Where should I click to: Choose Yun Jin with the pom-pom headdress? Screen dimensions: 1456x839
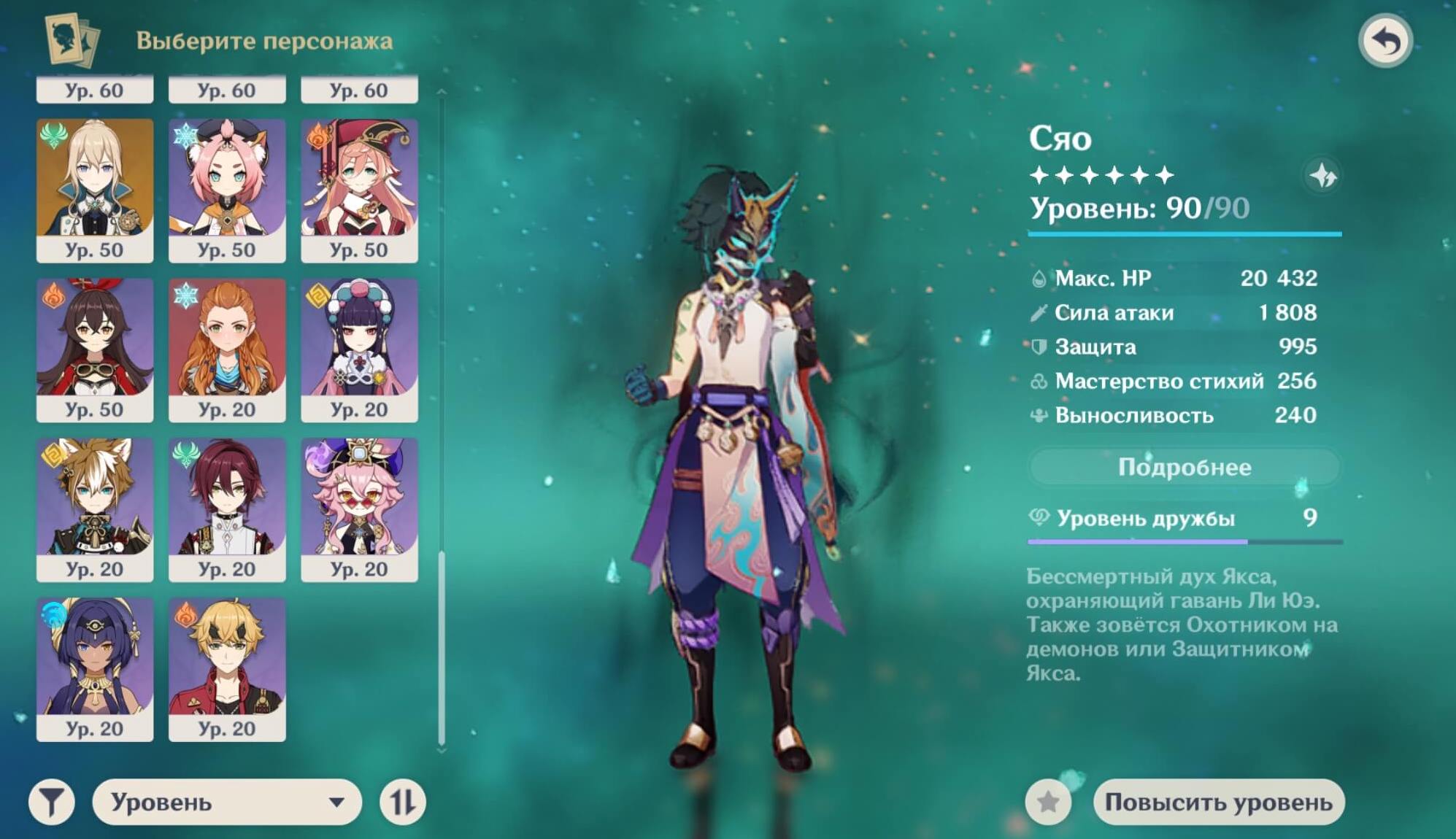pyautogui.click(x=359, y=349)
